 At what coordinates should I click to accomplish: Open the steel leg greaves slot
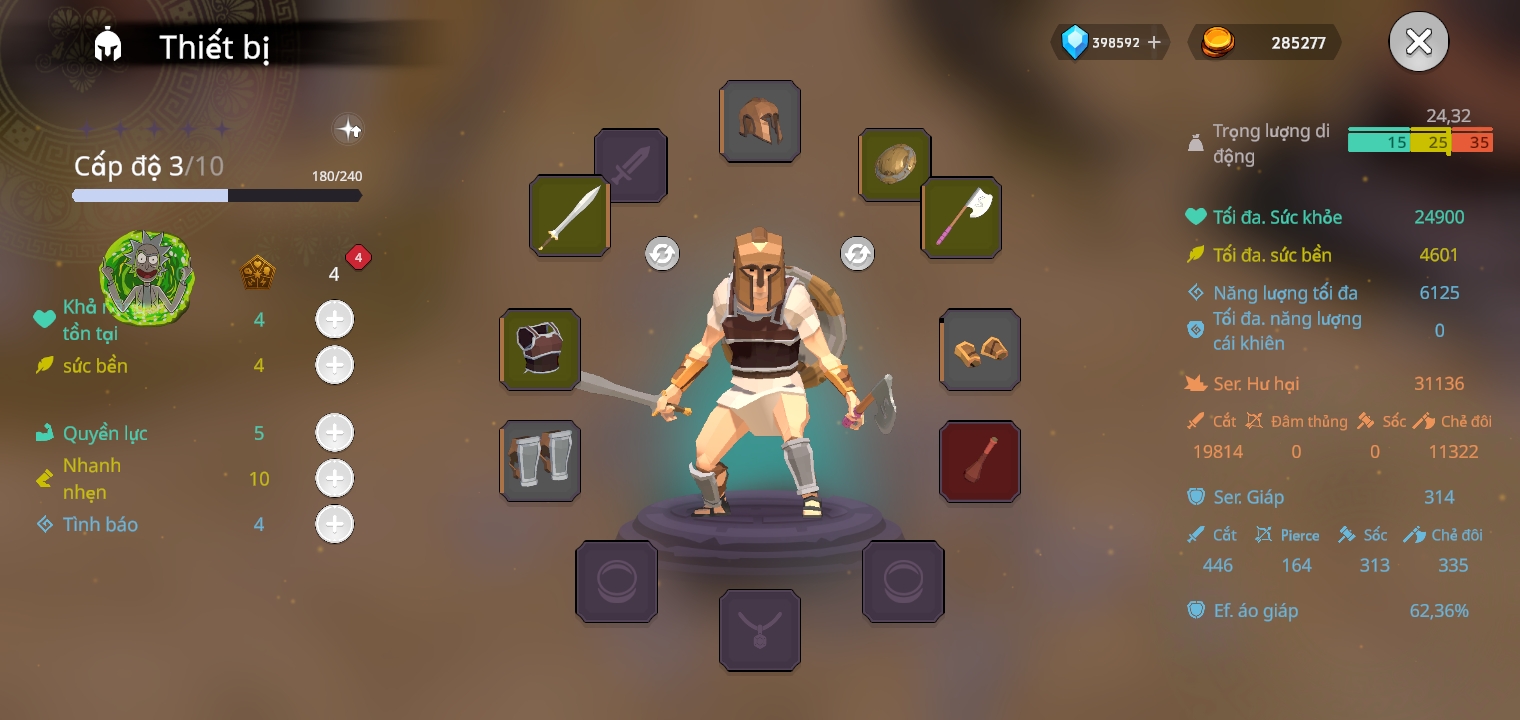(x=540, y=460)
